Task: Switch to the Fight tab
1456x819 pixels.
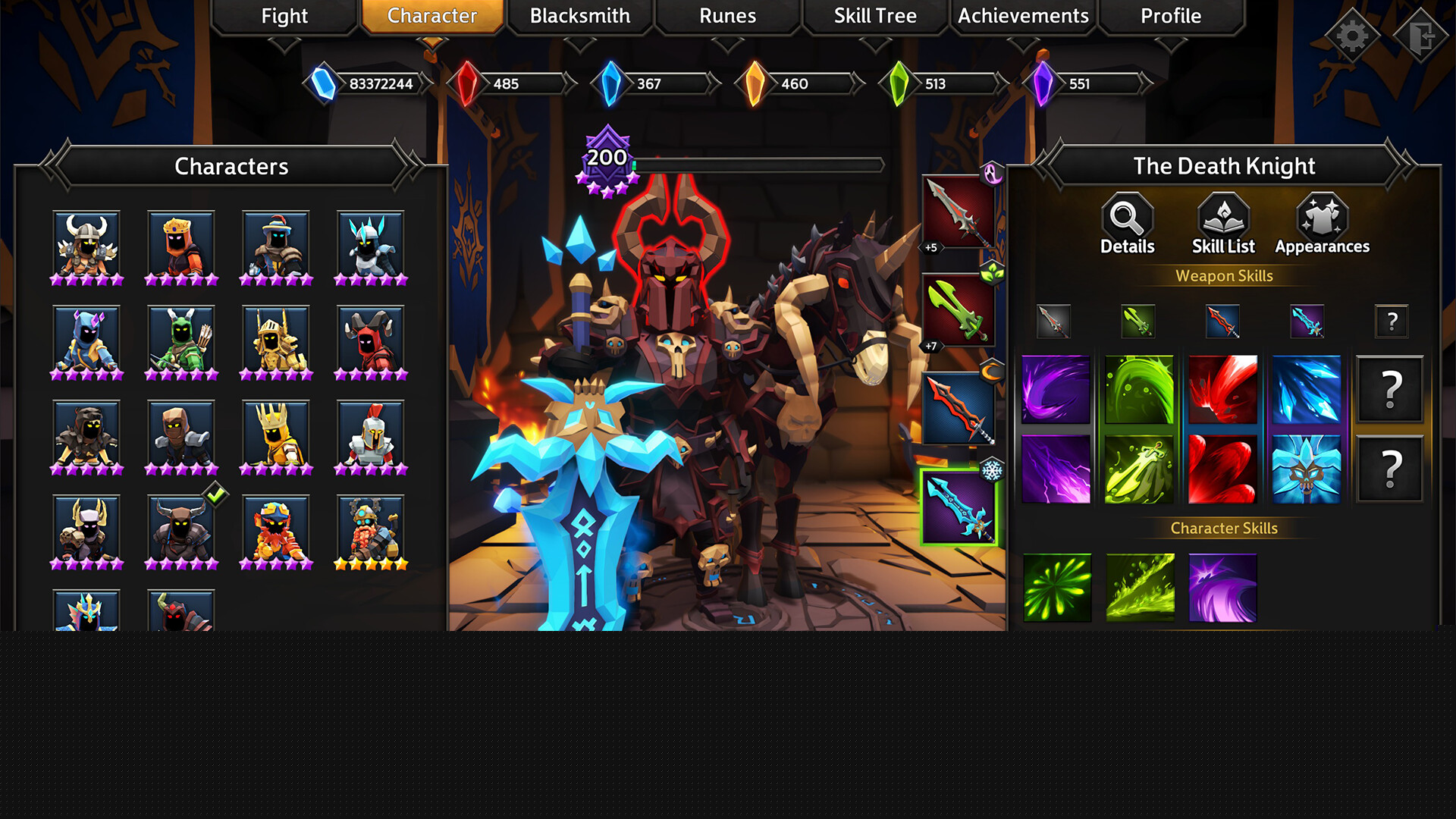Action: point(284,16)
